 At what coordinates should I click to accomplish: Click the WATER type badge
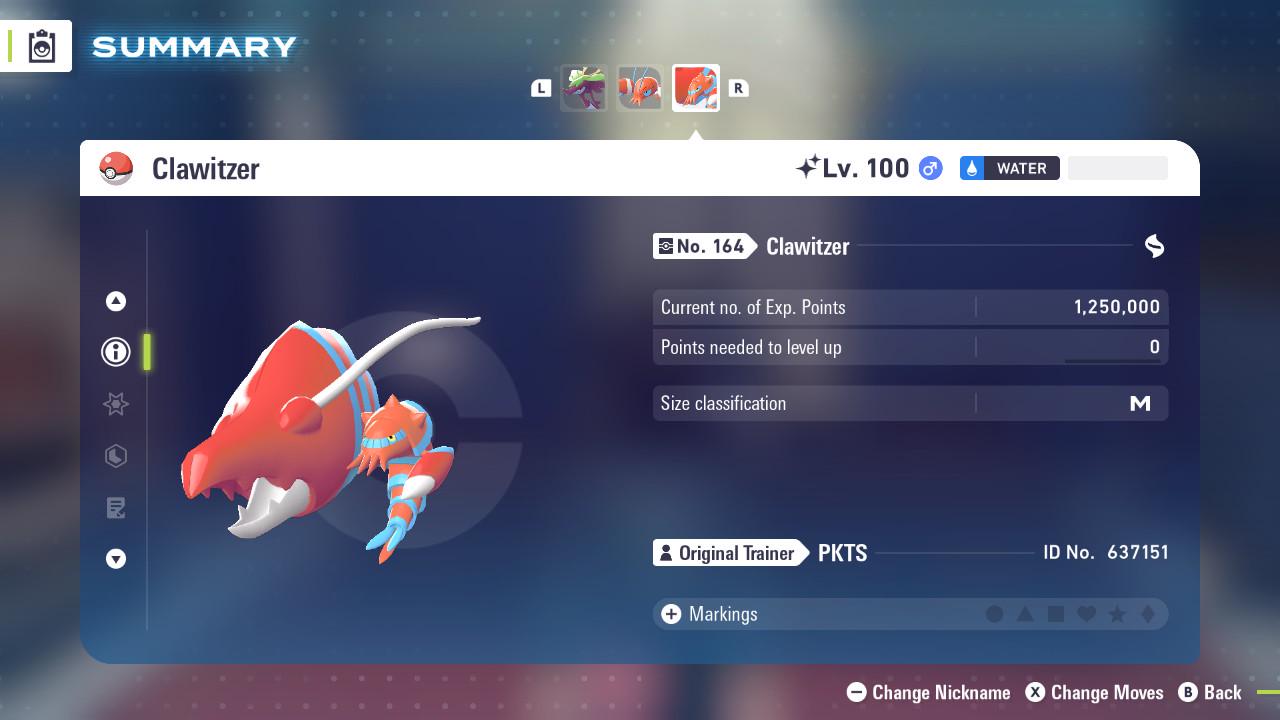(1009, 168)
